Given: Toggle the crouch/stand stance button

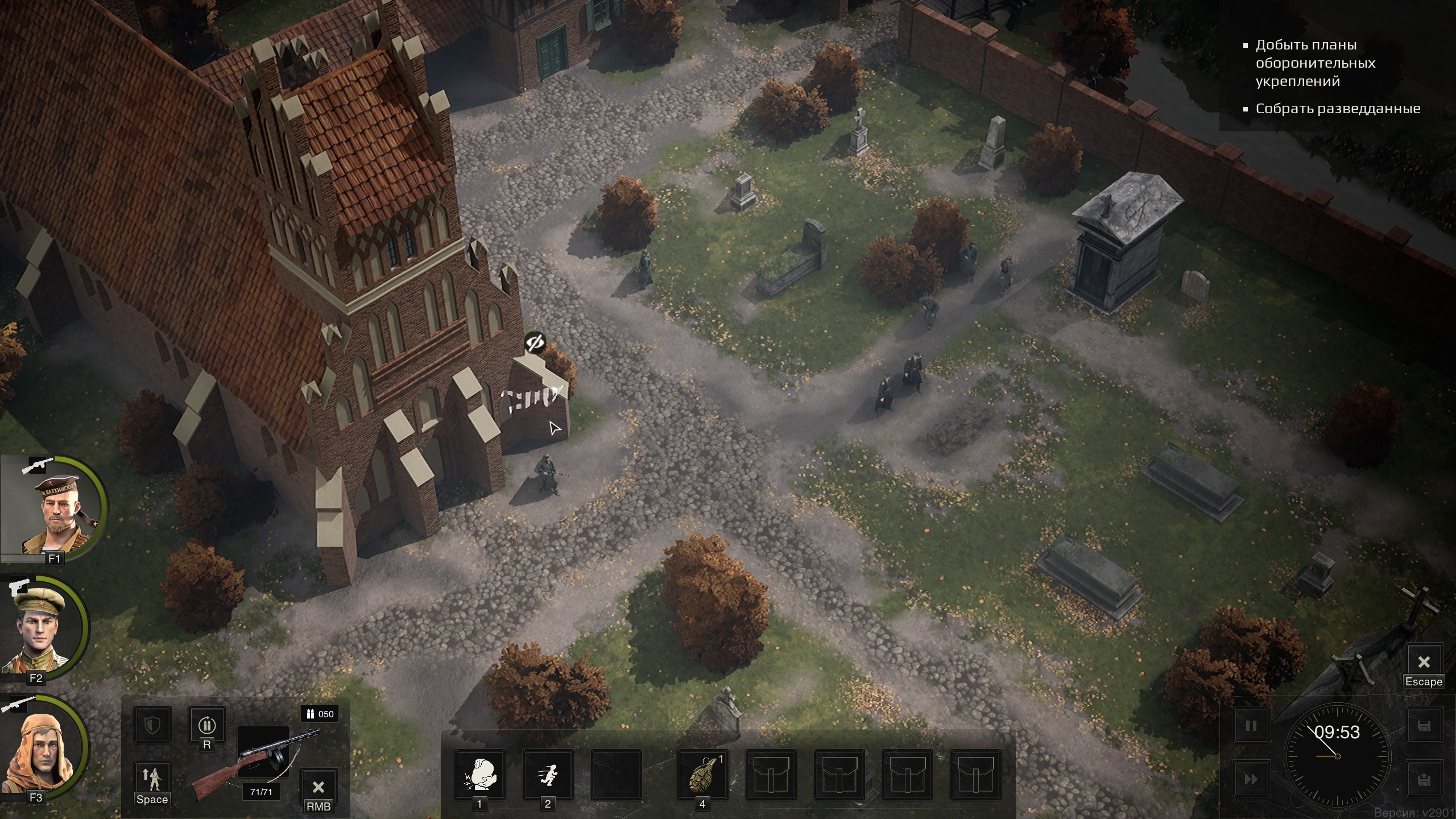Looking at the screenshot, I should [x=152, y=779].
